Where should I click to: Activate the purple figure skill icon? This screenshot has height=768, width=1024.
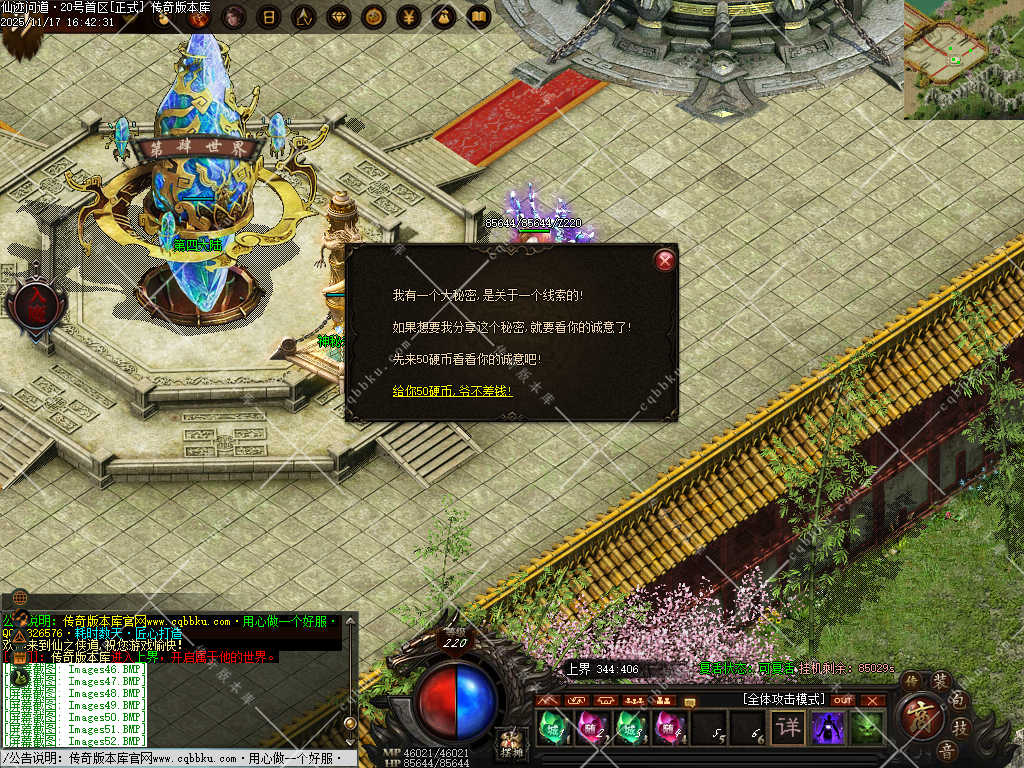point(827,727)
